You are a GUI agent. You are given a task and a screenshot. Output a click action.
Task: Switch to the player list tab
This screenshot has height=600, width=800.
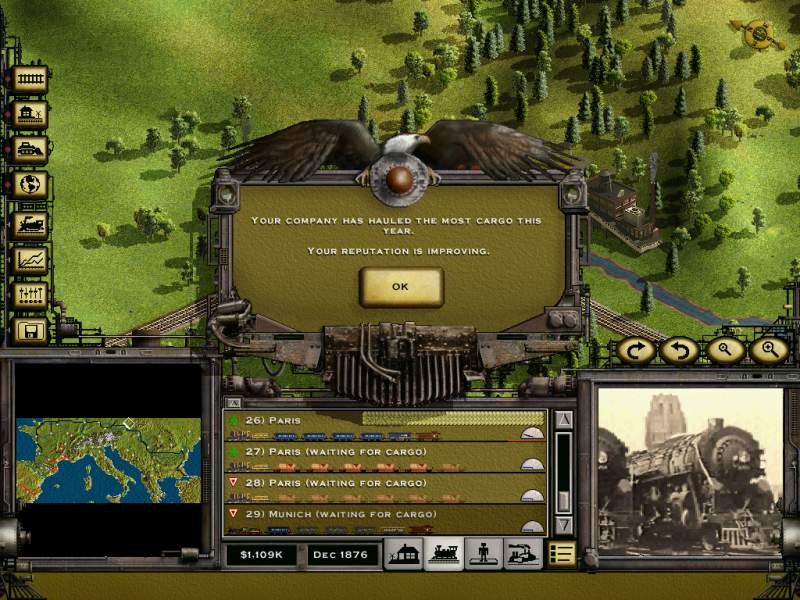482,554
